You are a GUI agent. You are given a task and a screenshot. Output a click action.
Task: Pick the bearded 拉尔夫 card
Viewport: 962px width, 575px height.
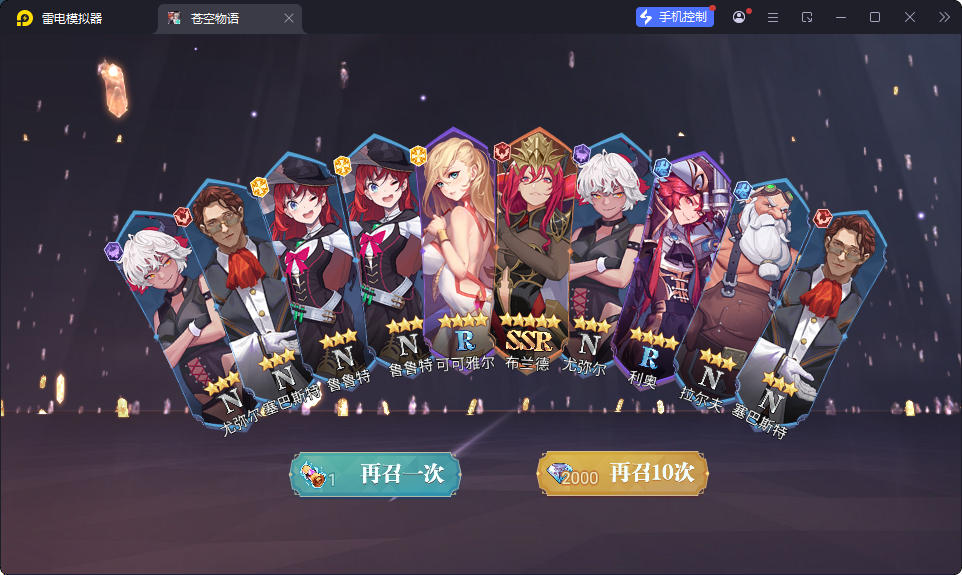[x=740, y=290]
